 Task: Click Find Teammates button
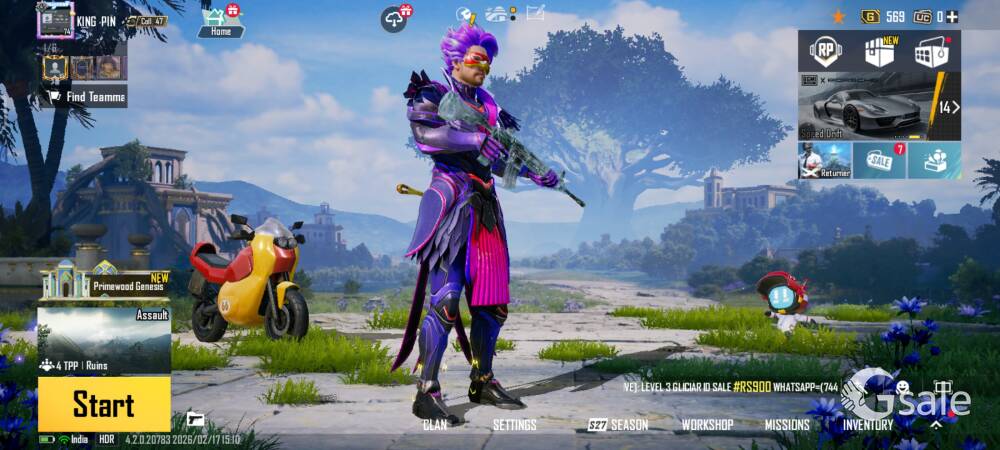(84, 96)
